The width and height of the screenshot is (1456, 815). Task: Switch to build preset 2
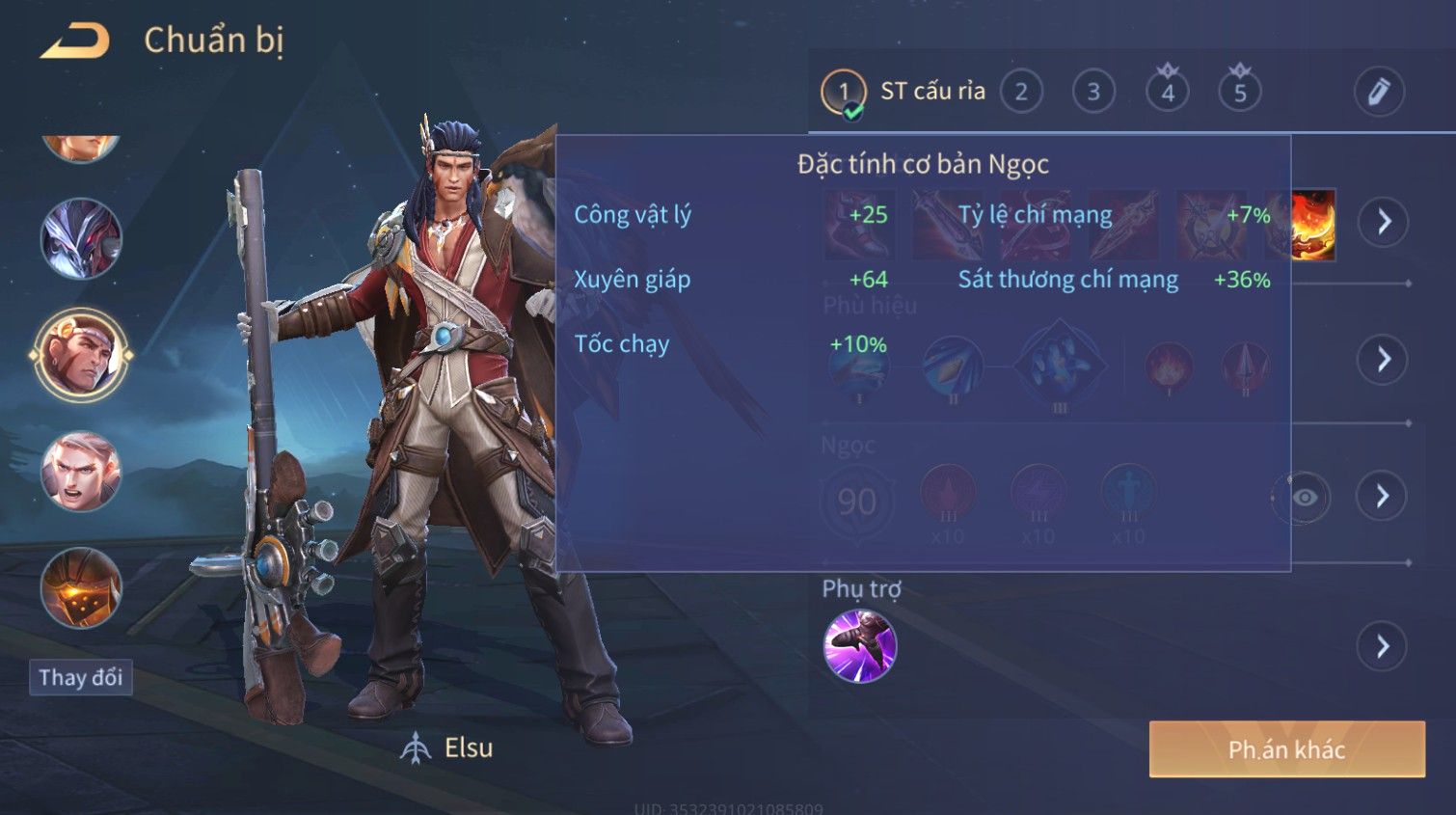tap(1021, 92)
